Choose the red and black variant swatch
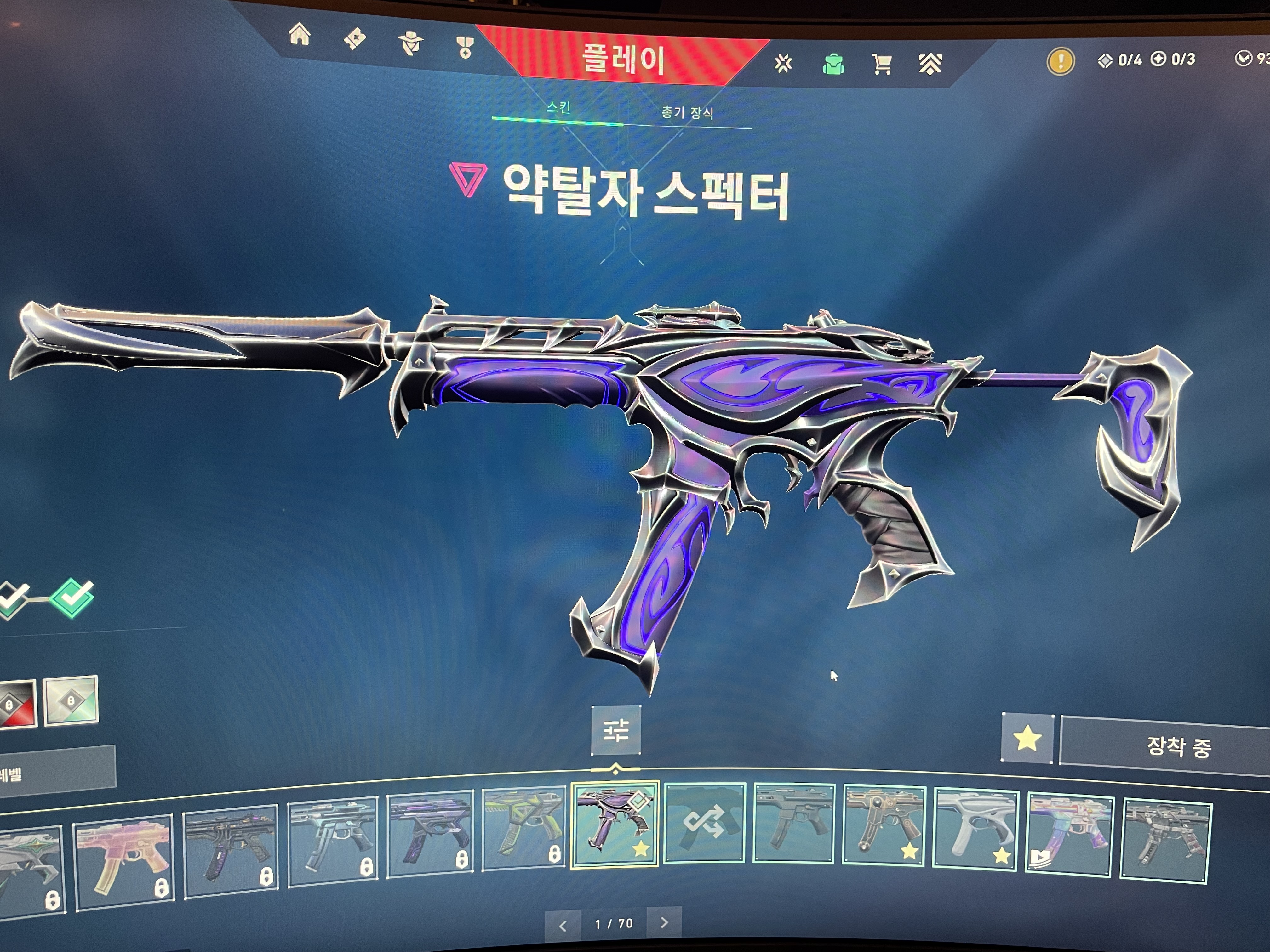Screen dimensions: 1270x952 pyautogui.click(x=16, y=704)
